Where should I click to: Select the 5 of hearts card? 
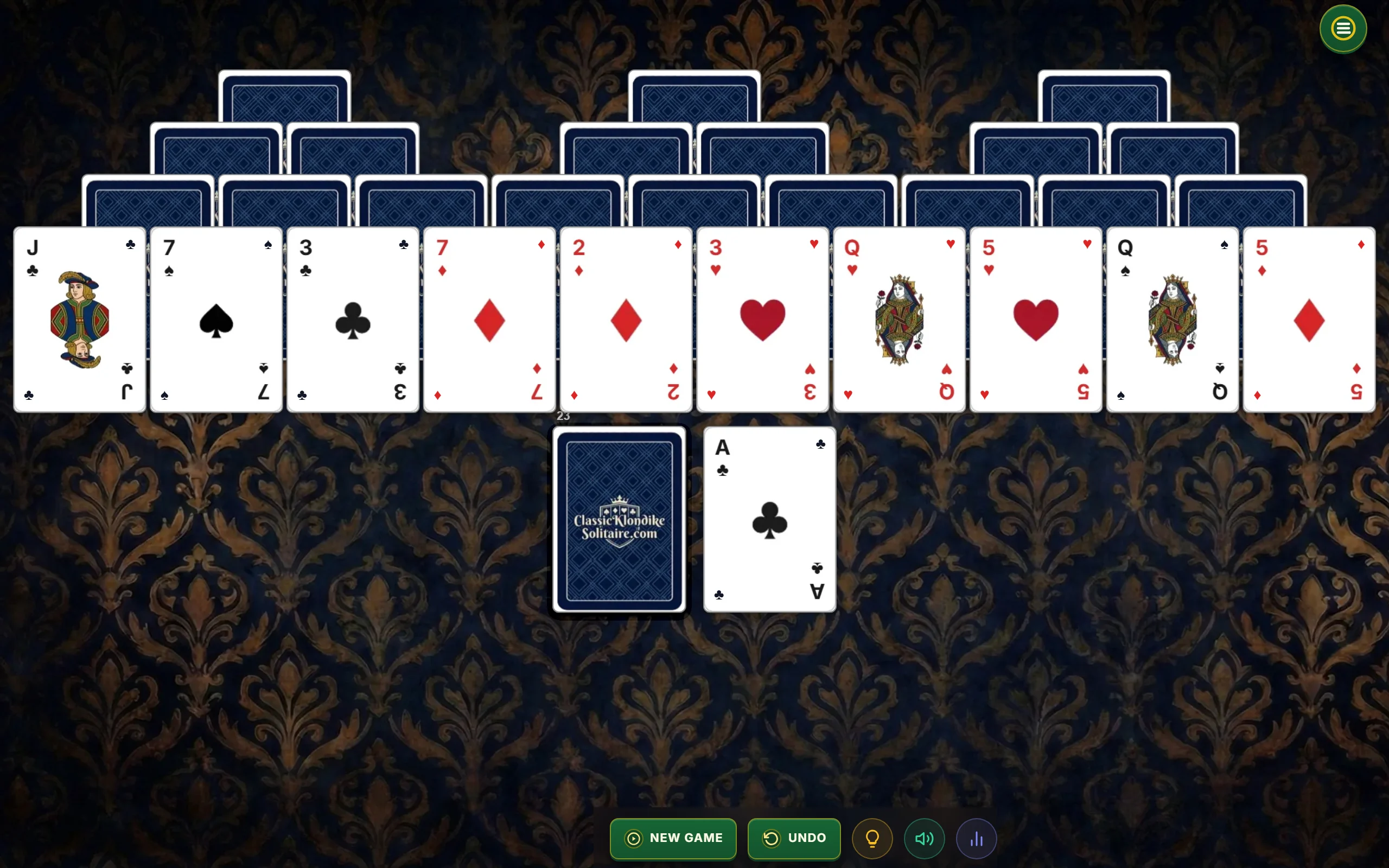(1035, 320)
